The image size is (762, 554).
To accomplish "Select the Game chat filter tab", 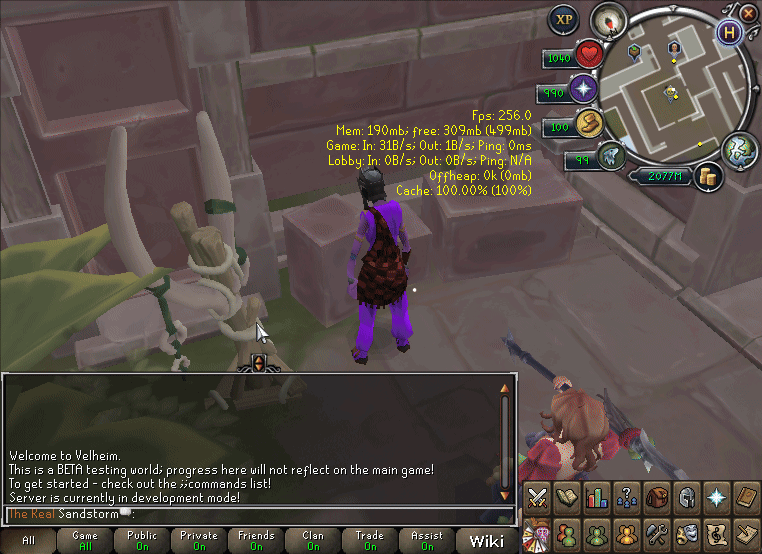I will click(85, 541).
